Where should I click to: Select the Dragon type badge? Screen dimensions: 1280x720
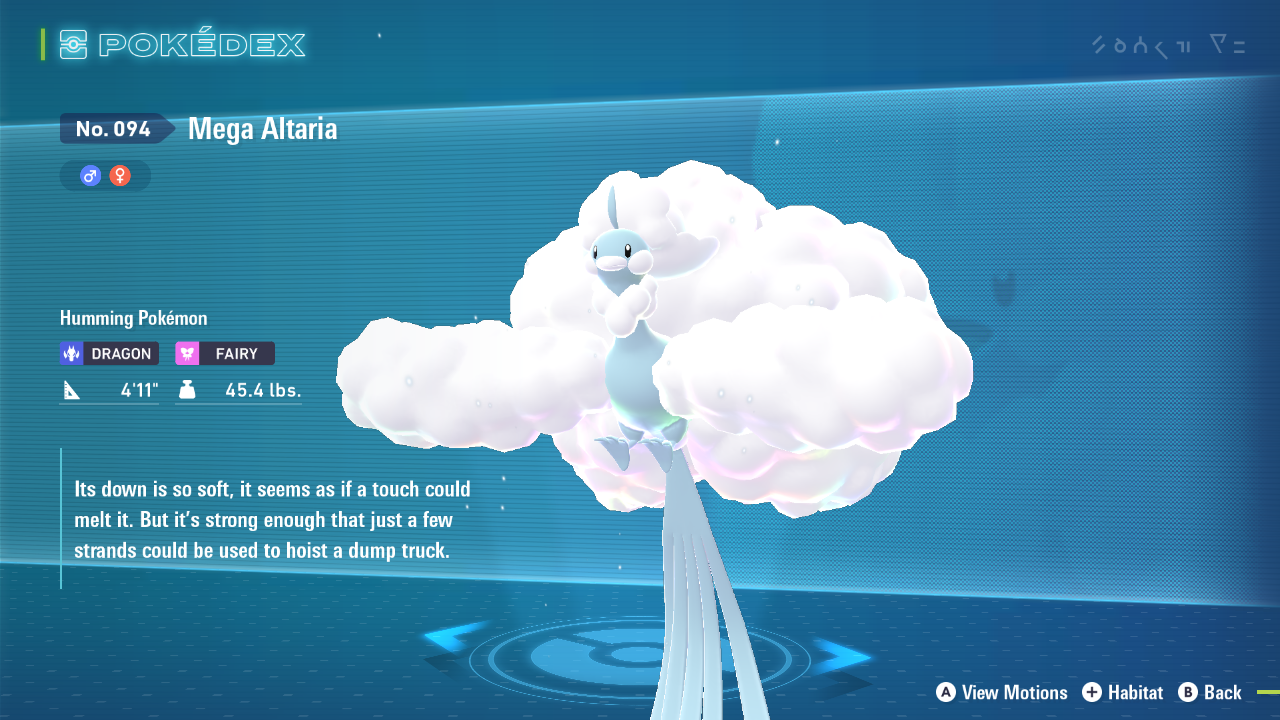coord(109,353)
